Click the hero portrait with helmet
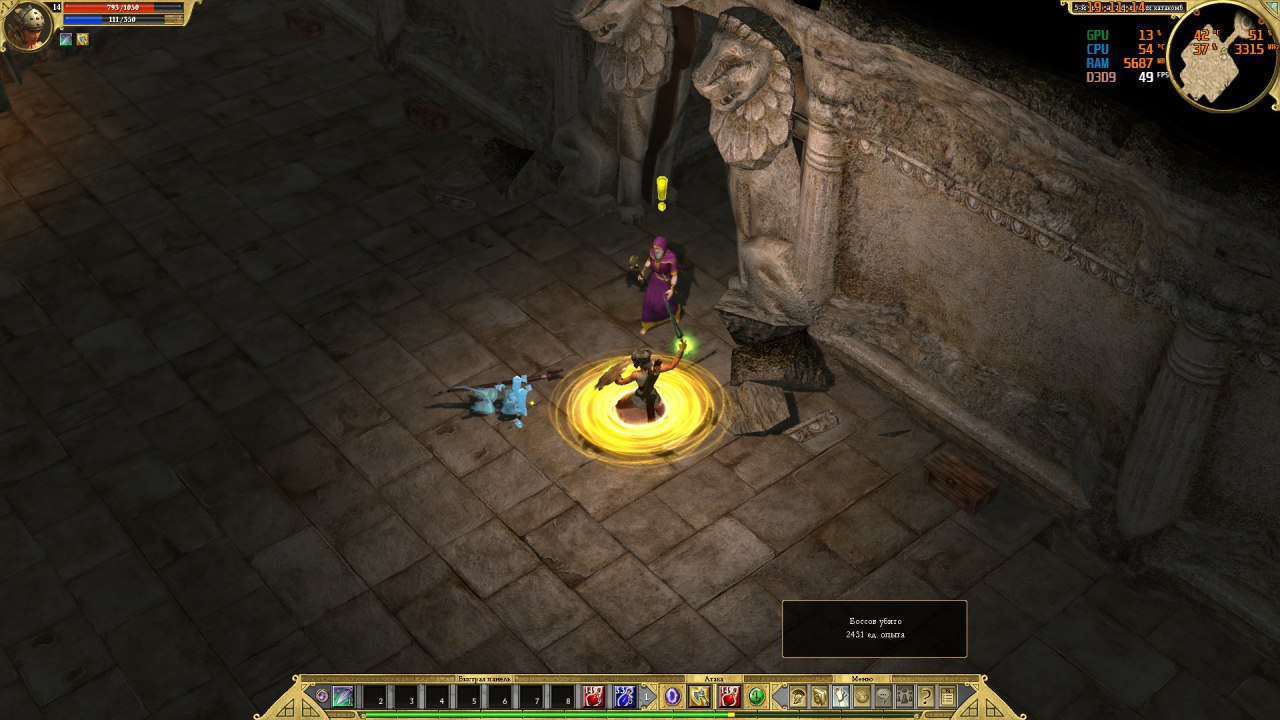The image size is (1280, 720). point(27,26)
